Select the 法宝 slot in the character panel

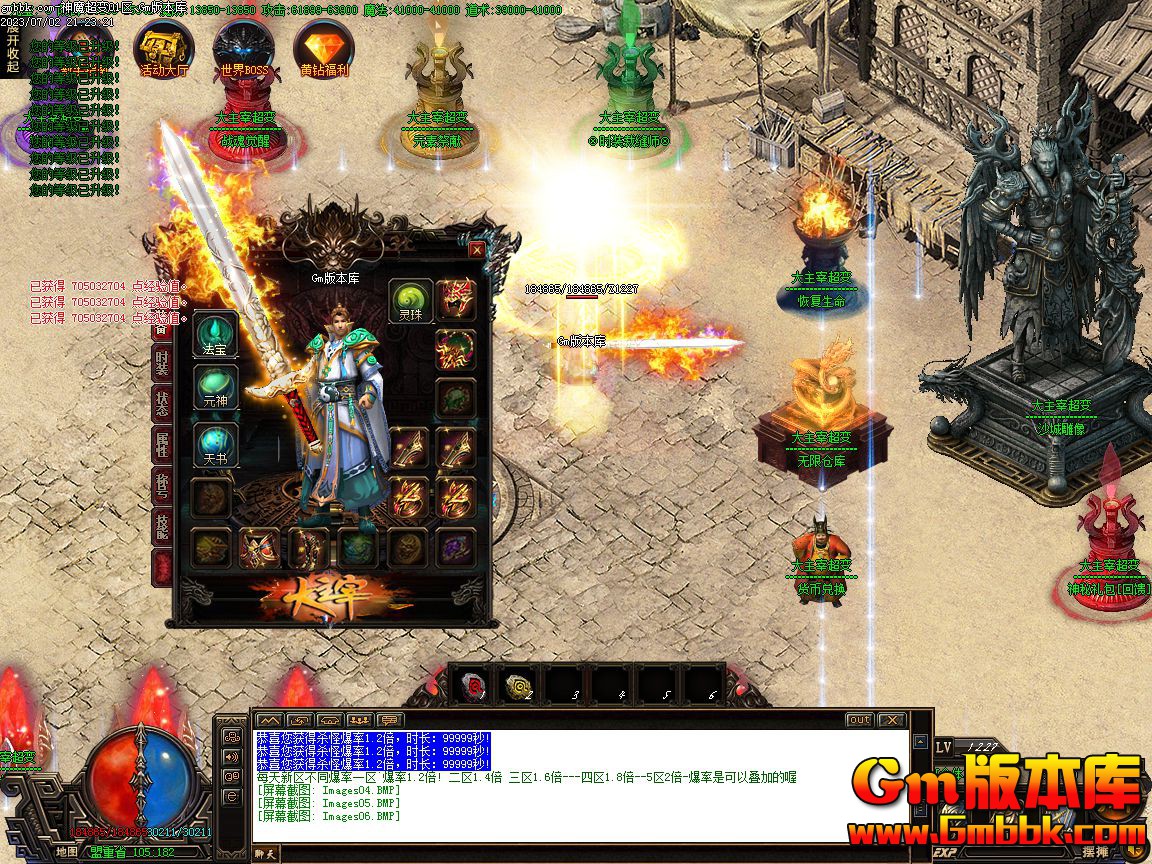[x=215, y=335]
